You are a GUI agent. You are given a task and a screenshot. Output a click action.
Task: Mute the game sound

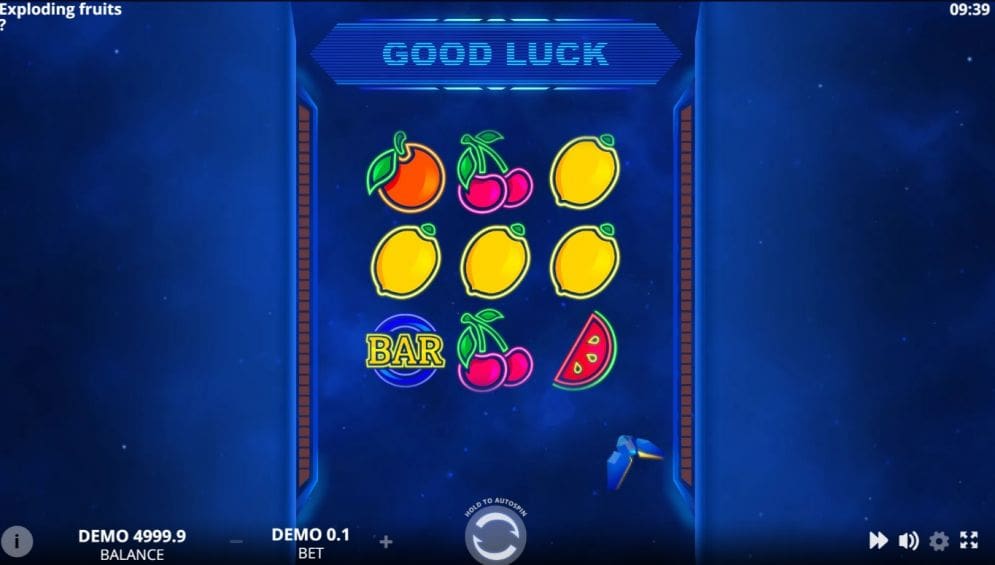[x=908, y=541]
